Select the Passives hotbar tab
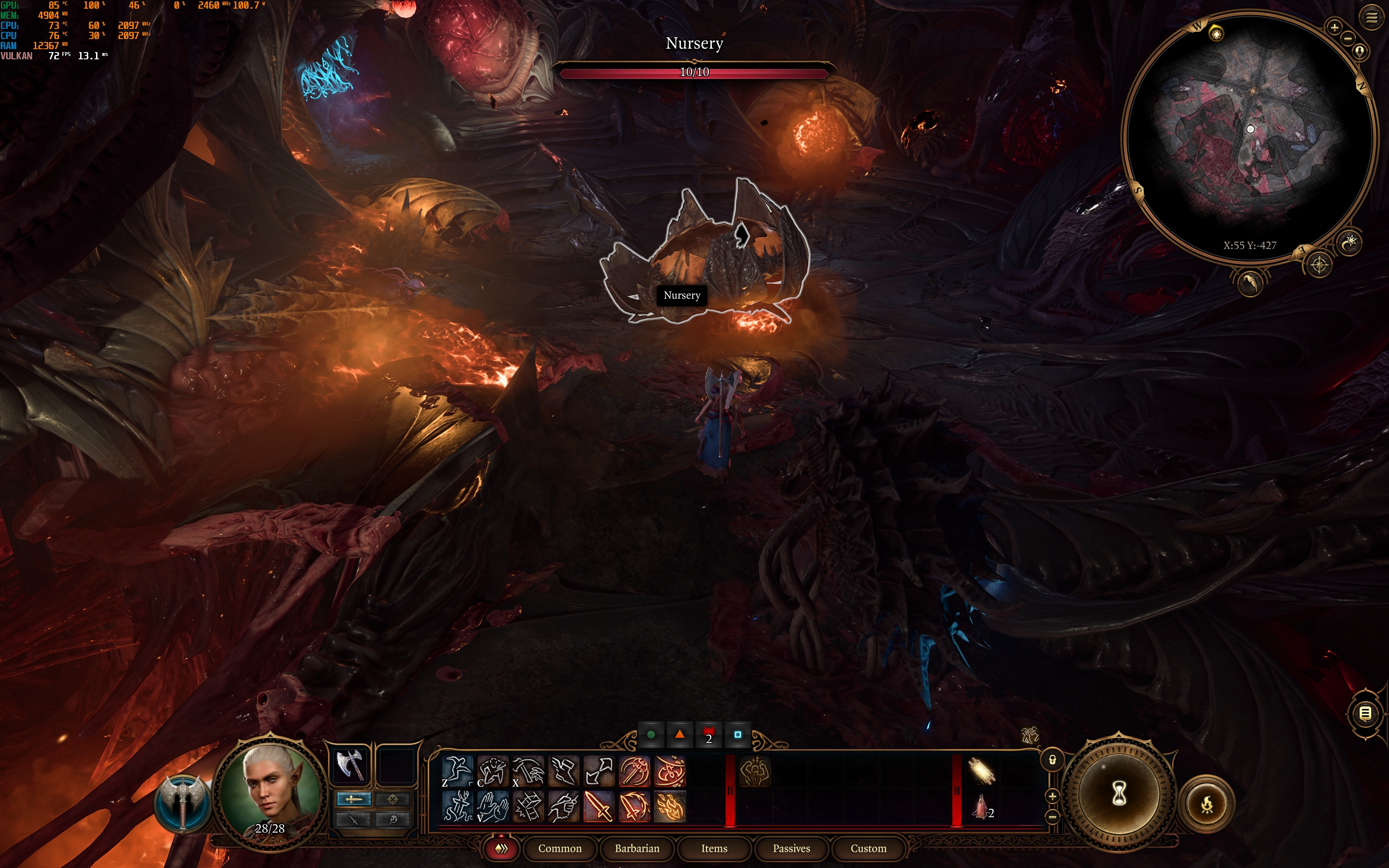 791,849
